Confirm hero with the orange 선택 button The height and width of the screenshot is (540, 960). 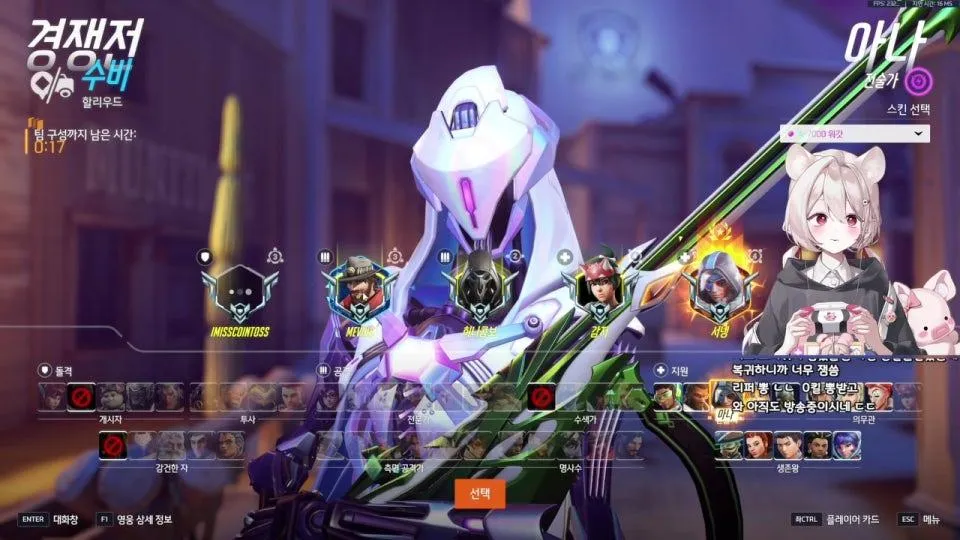click(x=480, y=492)
